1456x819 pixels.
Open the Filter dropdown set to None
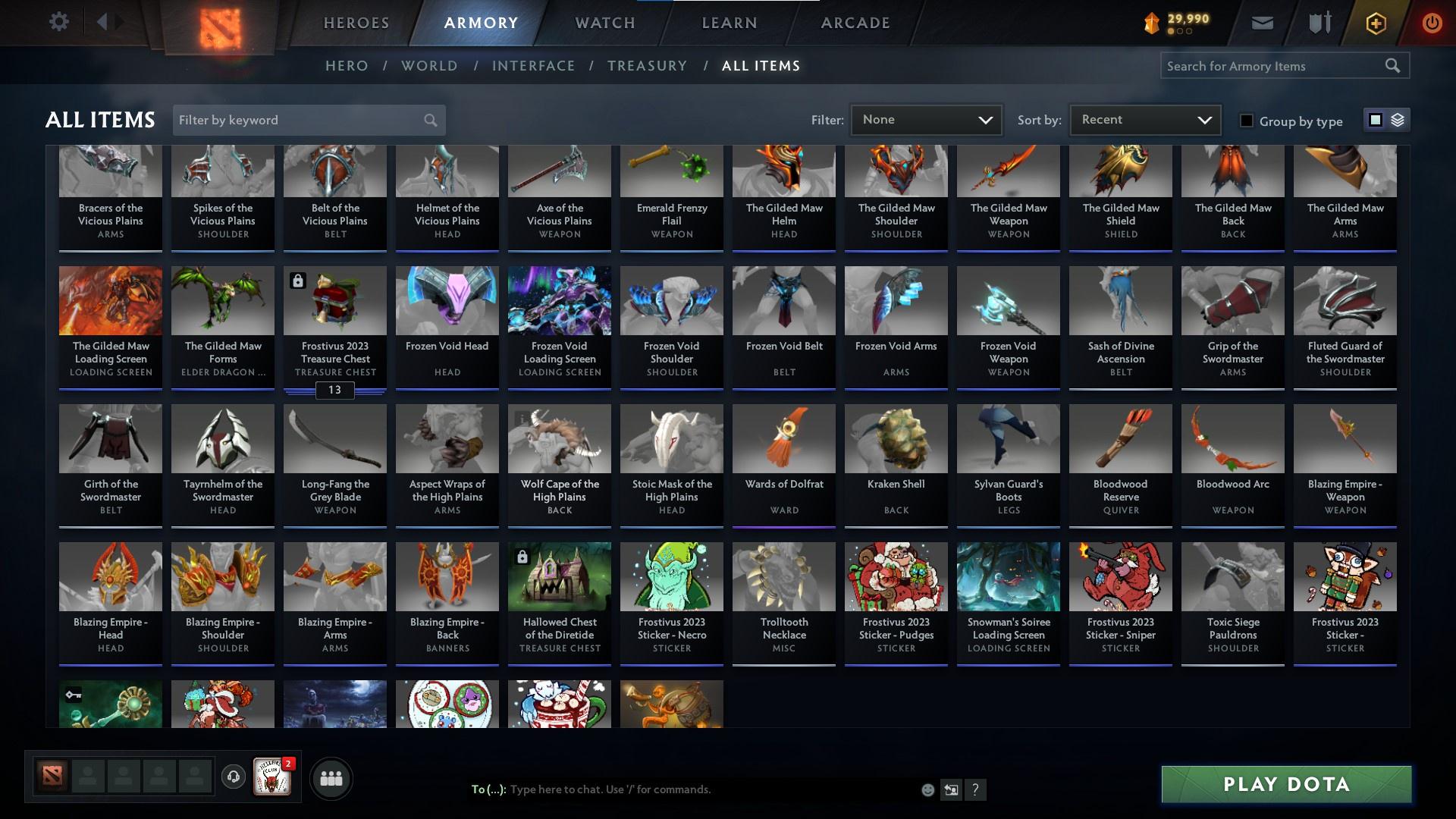(x=925, y=119)
